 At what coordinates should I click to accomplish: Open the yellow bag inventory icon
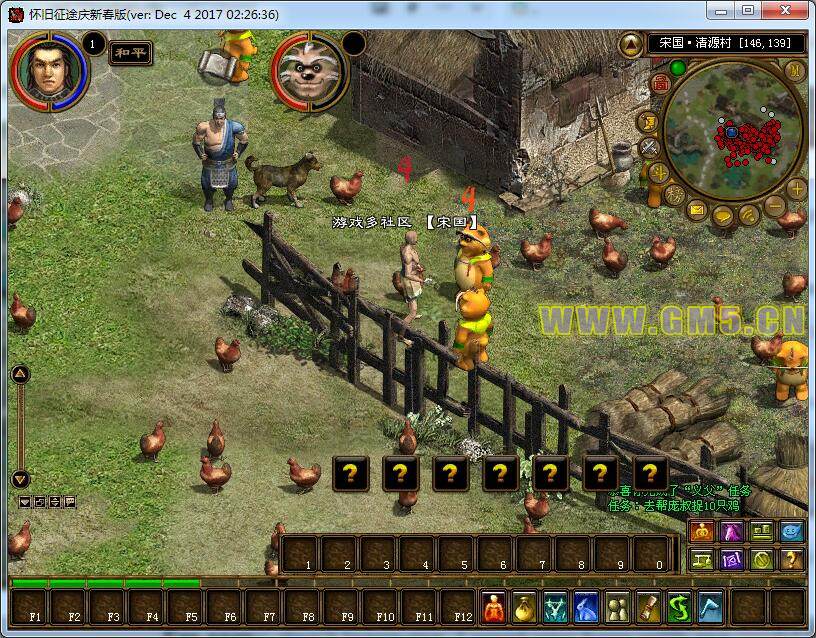click(524, 606)
